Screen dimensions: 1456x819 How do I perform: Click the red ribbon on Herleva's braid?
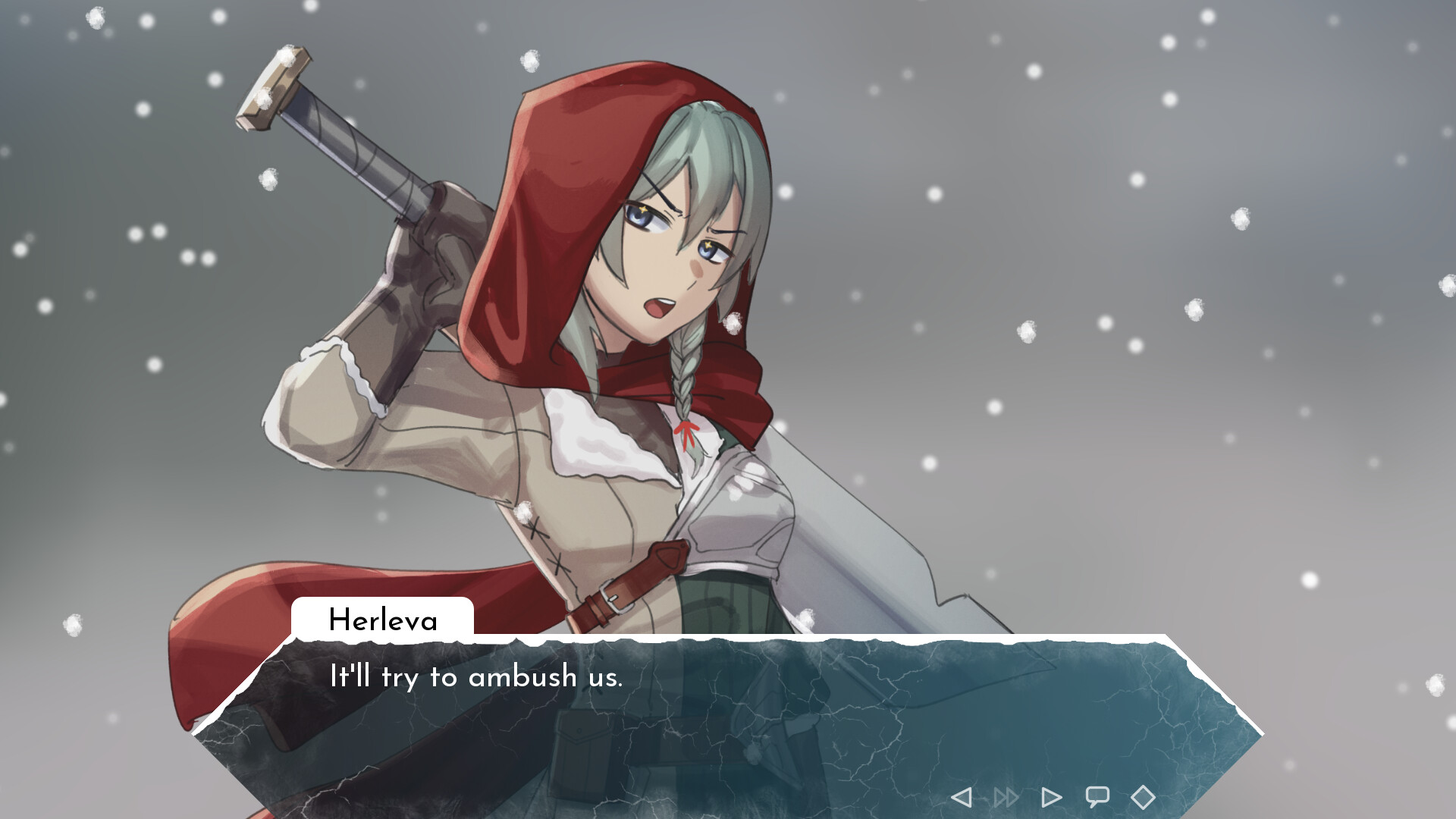(689, 436)
